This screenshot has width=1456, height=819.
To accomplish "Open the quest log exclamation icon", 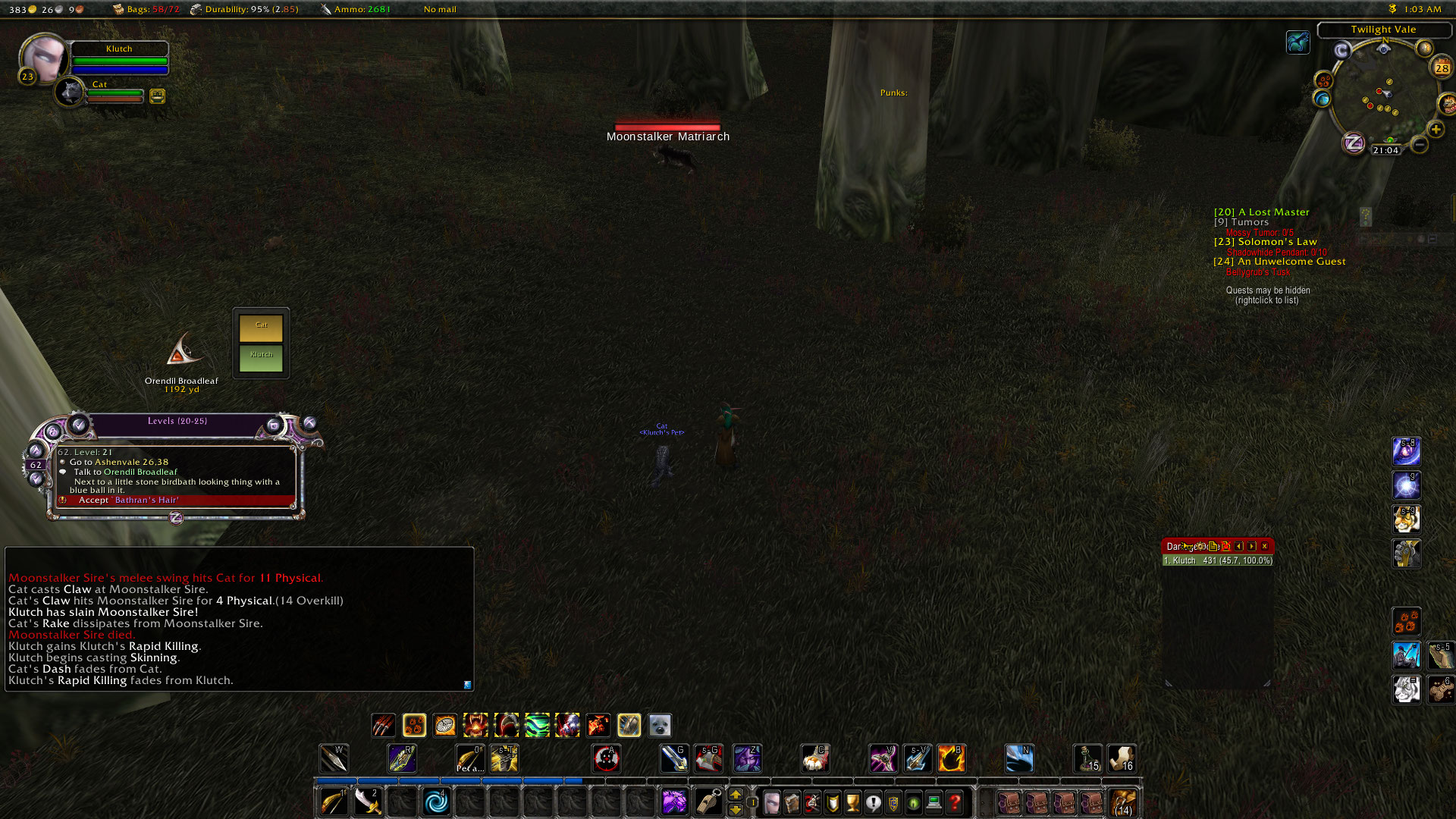I will (873, 803).
